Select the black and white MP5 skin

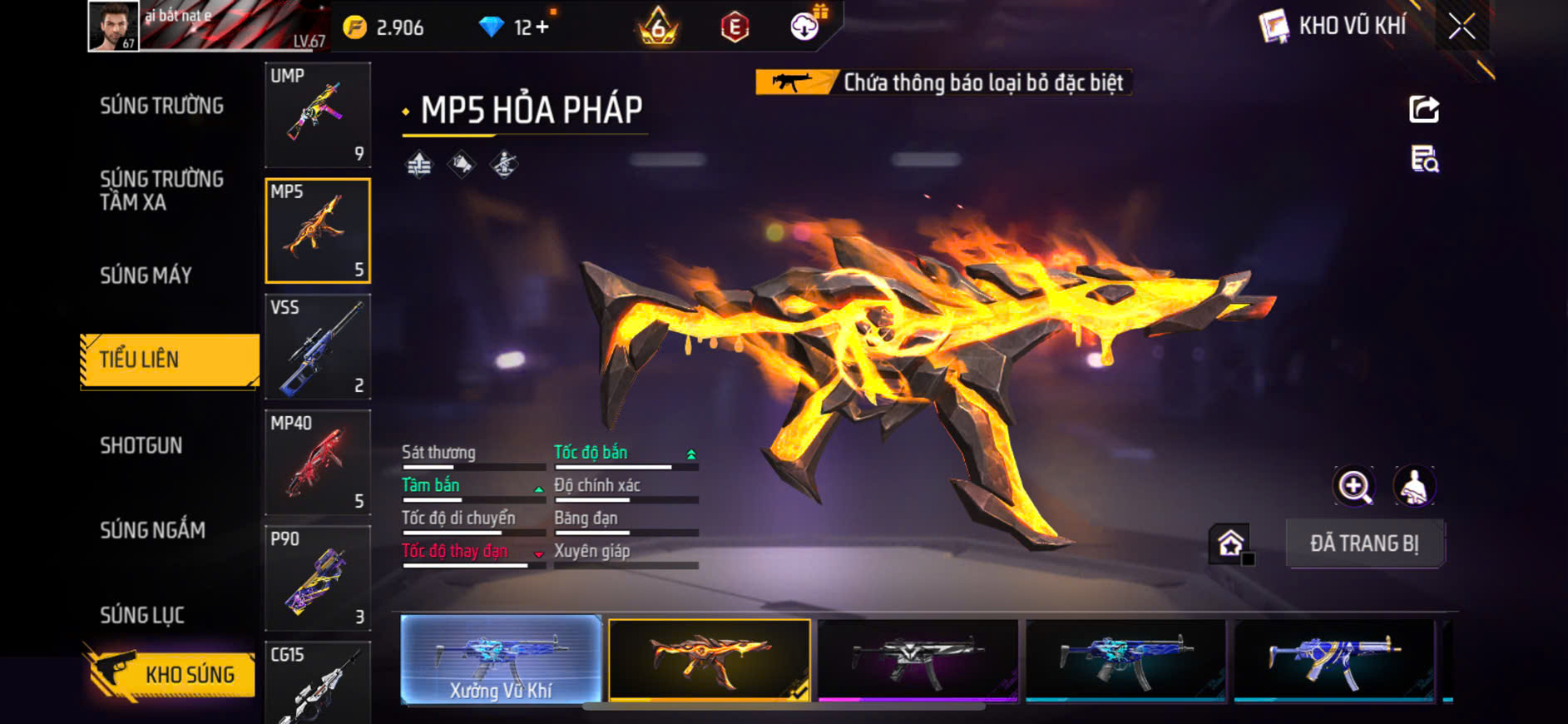(x=918, y=660)
